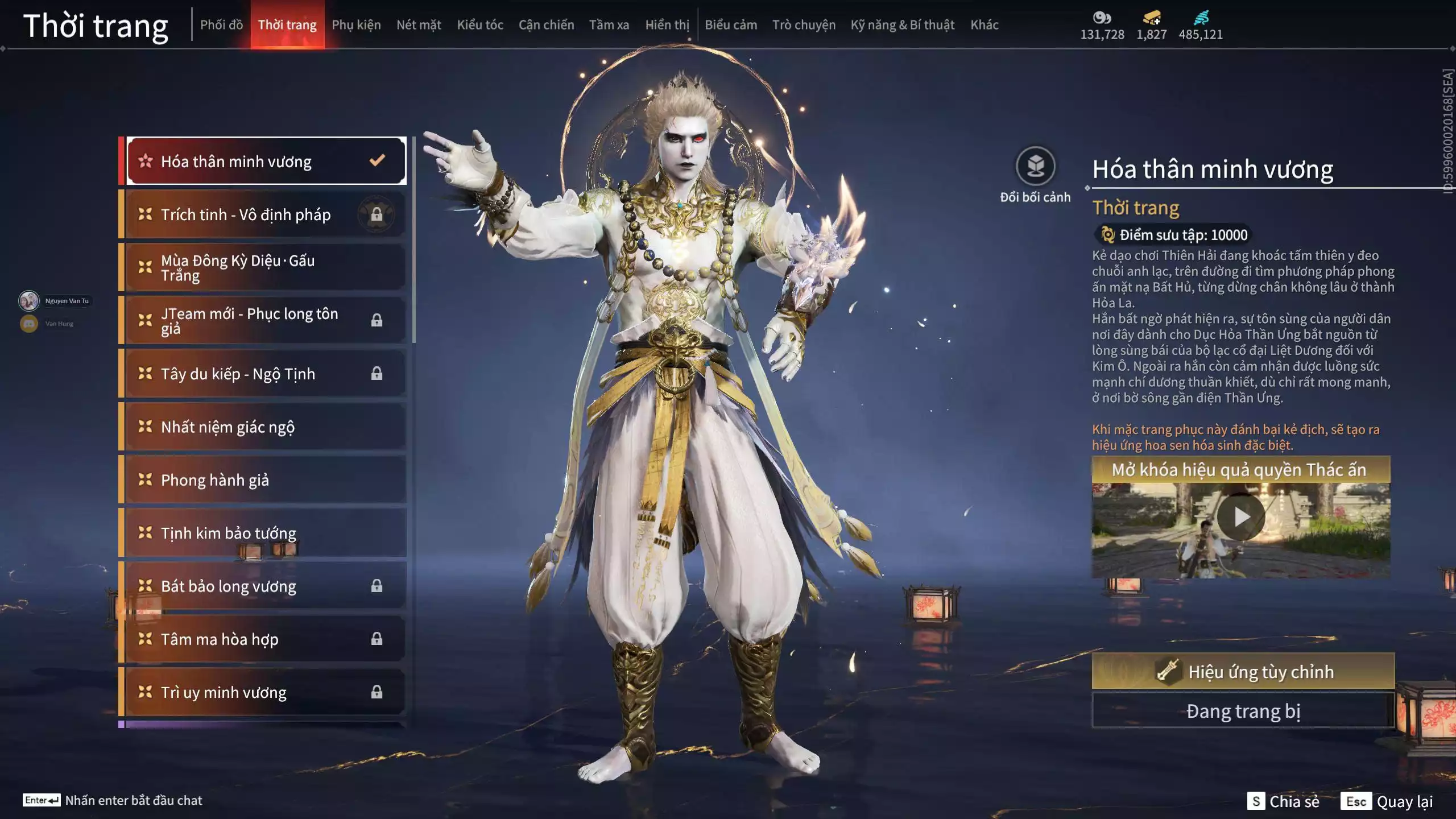This screenshot has width=1456, height=819.
Task: Play the outfit effect preview video
Action: pos(1241,518)
